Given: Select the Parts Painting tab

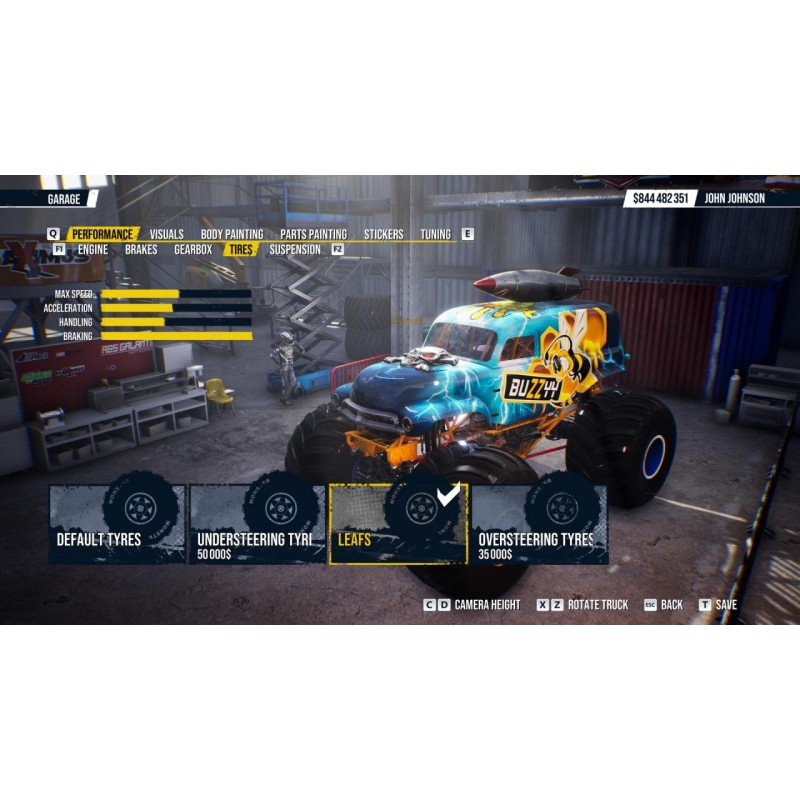Looking at the screenshot, I should coord(313,234).
